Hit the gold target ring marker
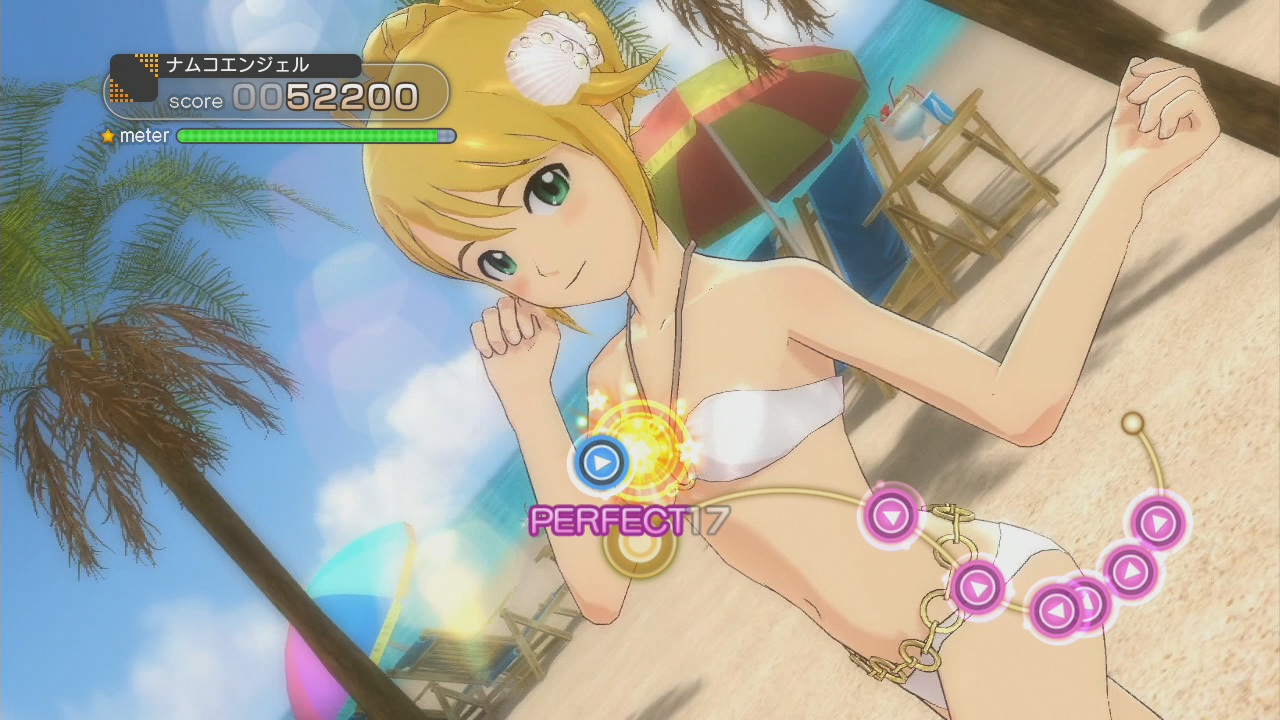Screen dimensions: 1280x720 tap(638, 549)
